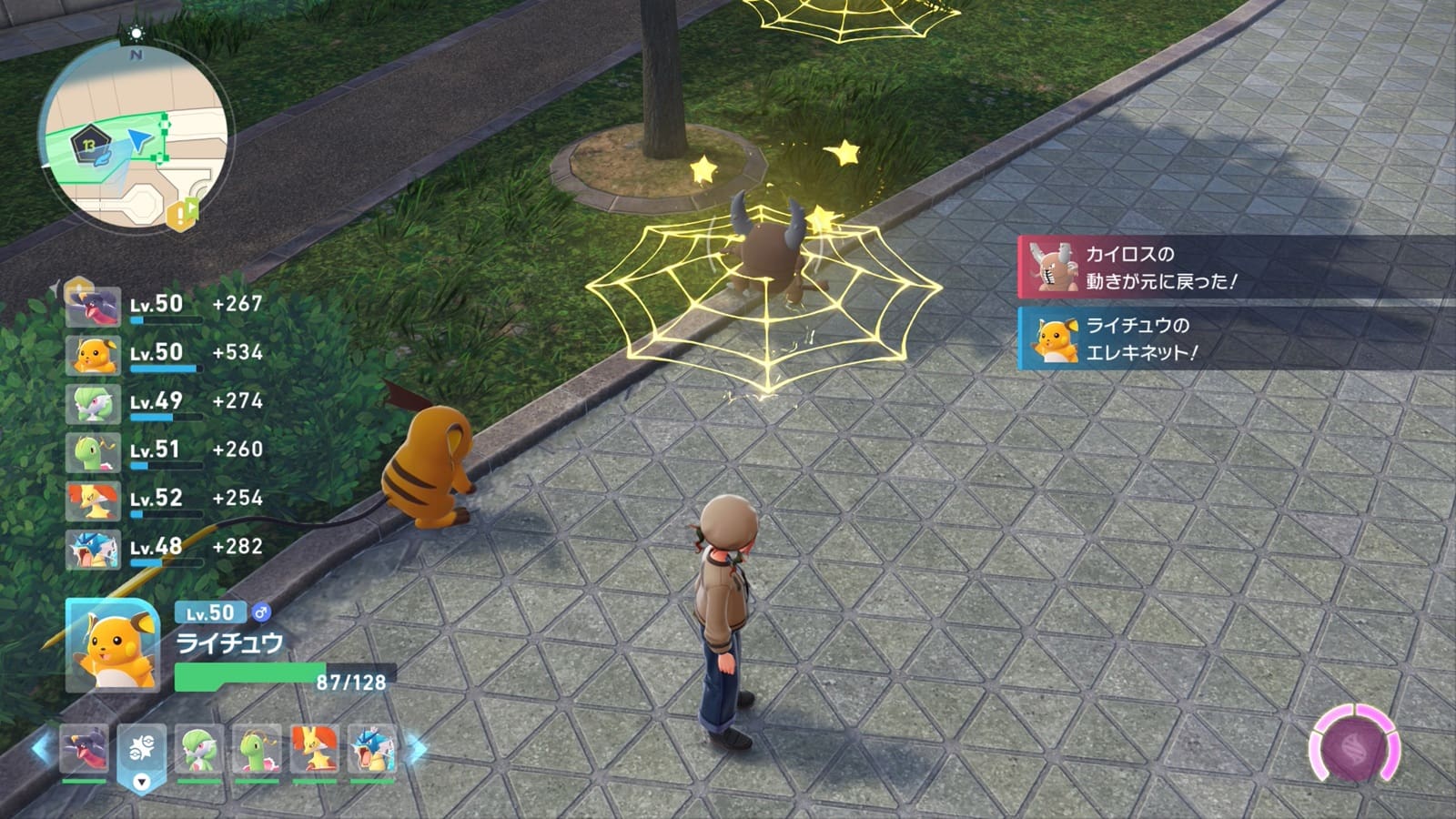Switch to Gyarados in the bottom party bar
The height and width of the screenshot is (819, 1456).
click(x=371, y=749)
